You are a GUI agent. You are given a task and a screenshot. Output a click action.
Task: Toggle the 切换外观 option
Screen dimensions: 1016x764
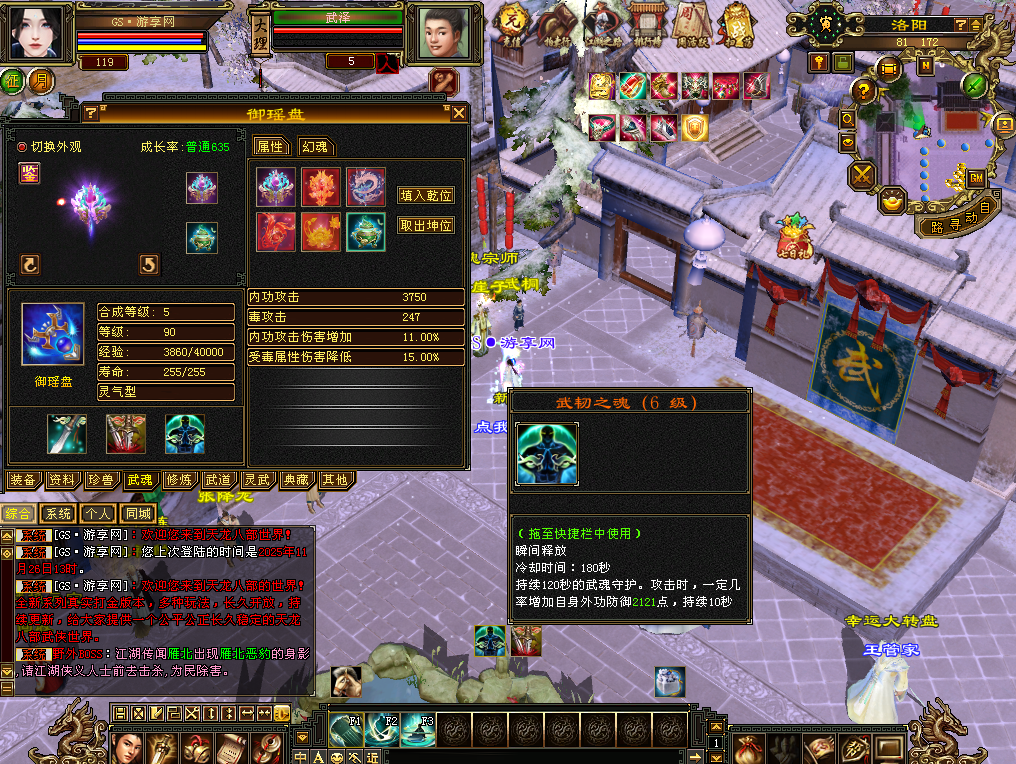pos(23,147)
